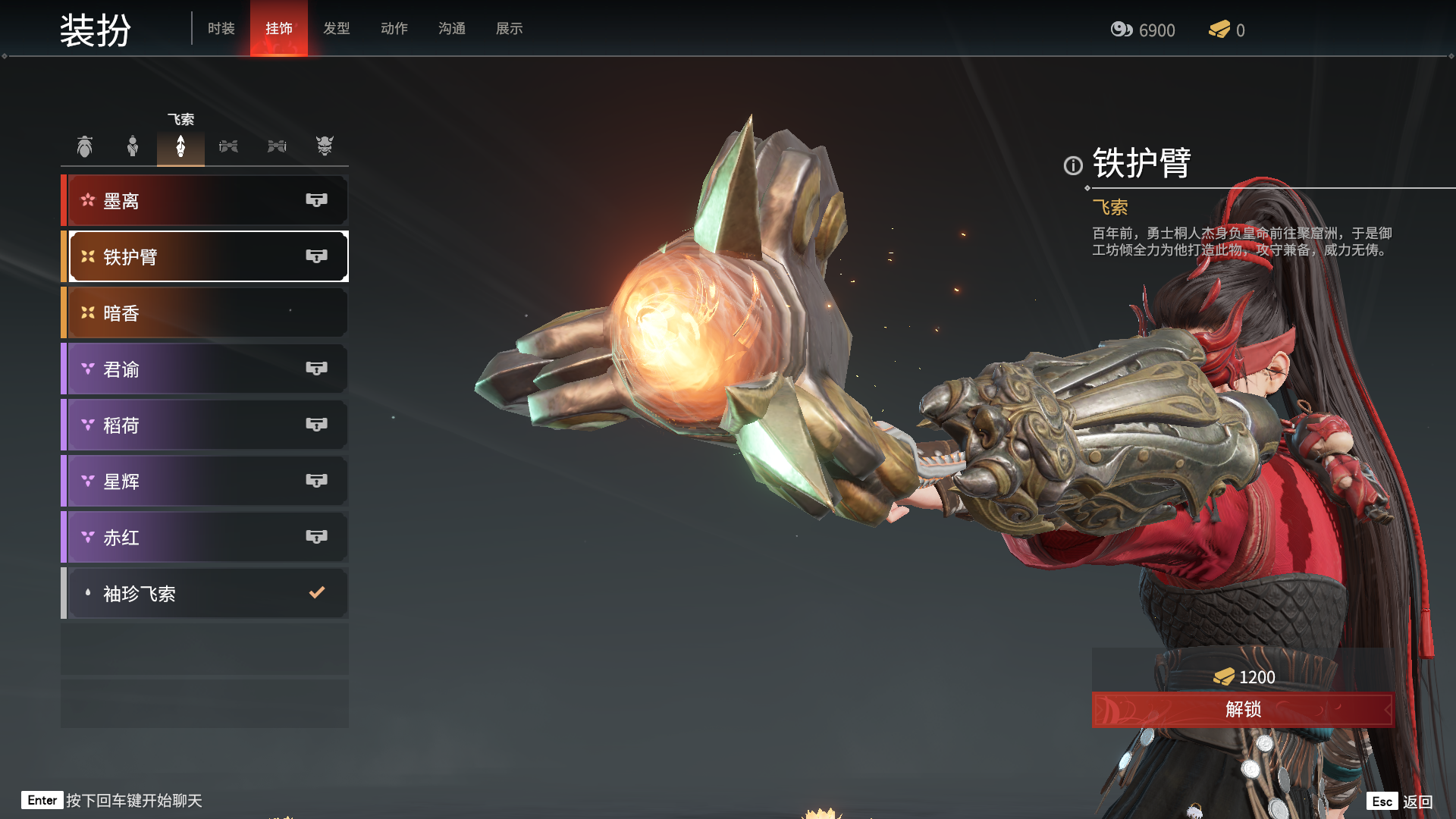1456x819 pixels.
Task: Select the 铁护臂 list entry
Action: [x=206, y=257]
